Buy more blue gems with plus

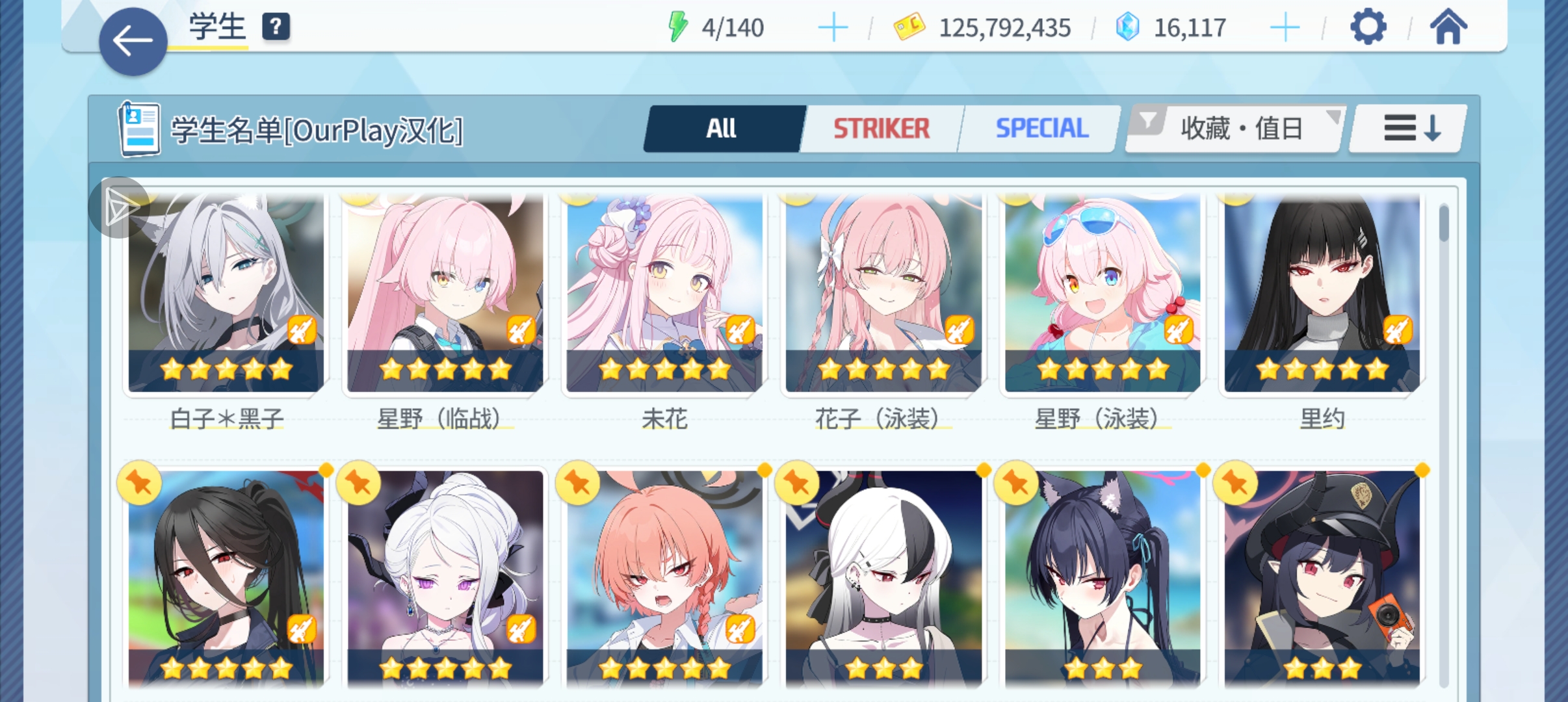click(1284, 28)
